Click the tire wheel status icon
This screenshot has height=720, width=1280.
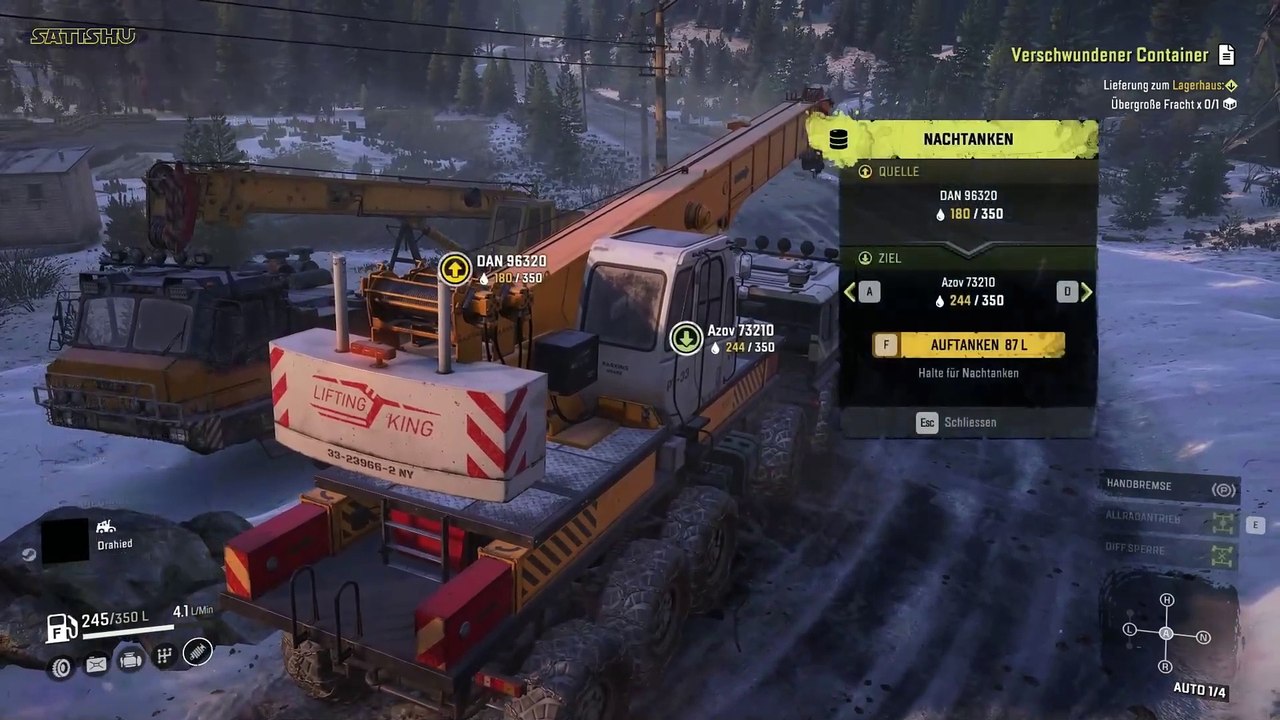pyautogui.click(x=62, y=667)
